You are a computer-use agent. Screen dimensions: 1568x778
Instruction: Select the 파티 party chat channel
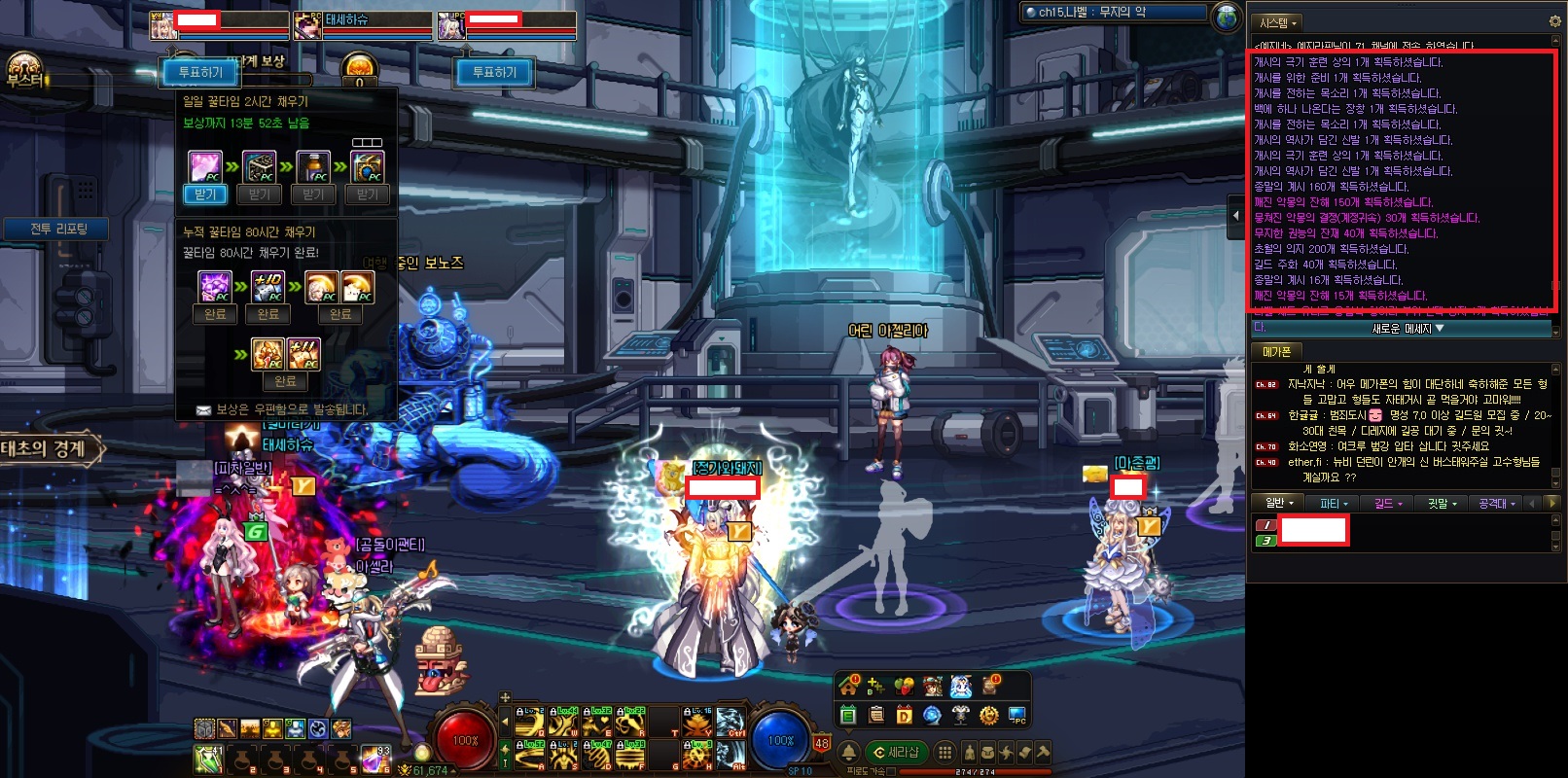point(1332,503)
